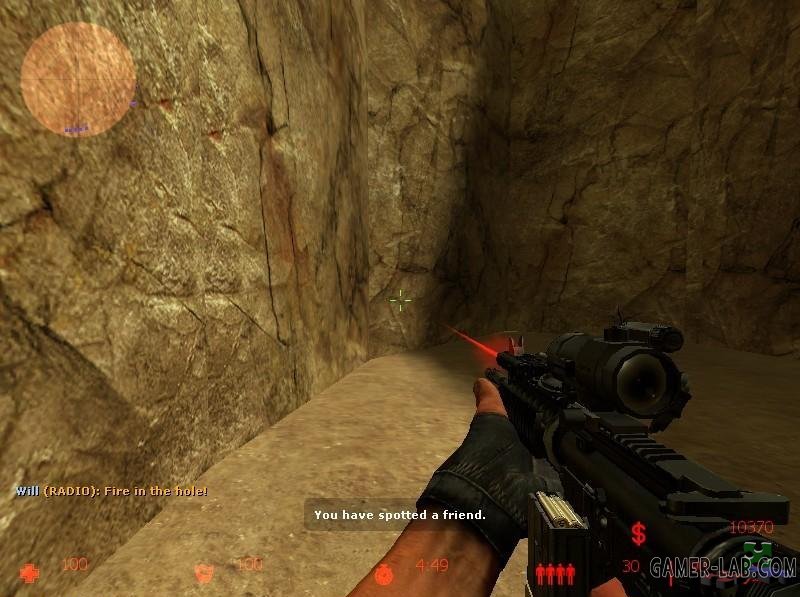Click the armor shield icon
The image size is (800, 597).
204,573
